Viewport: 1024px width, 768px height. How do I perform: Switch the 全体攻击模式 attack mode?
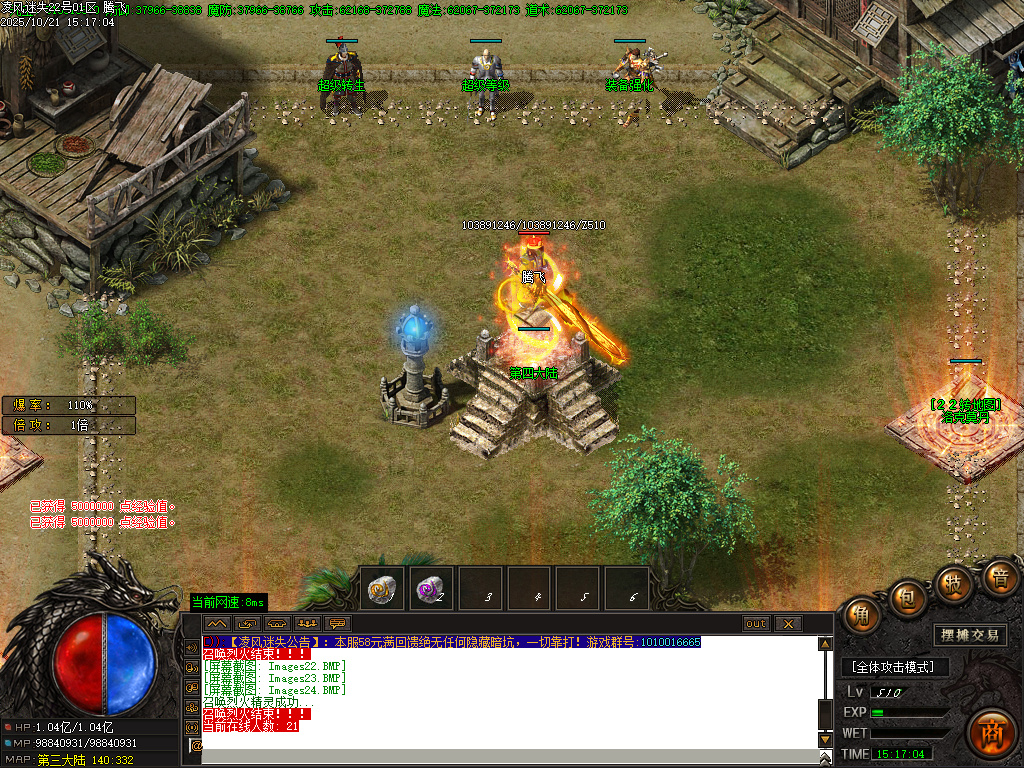893,667
